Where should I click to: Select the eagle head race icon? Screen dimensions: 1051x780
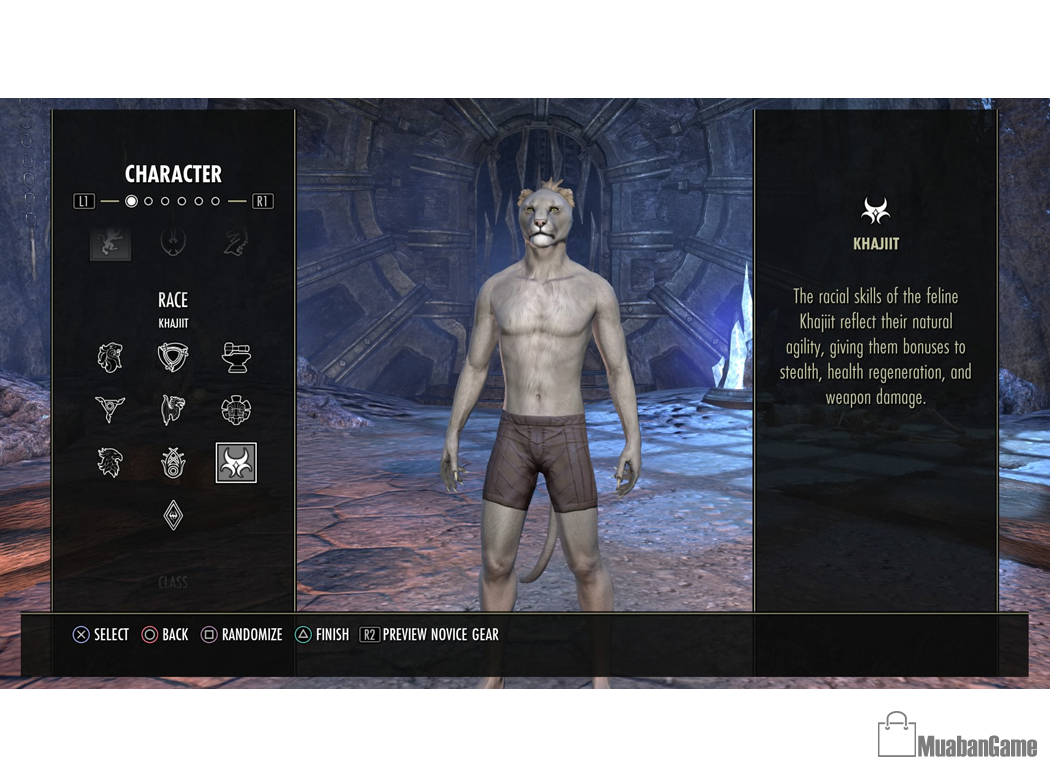[110, 463]
